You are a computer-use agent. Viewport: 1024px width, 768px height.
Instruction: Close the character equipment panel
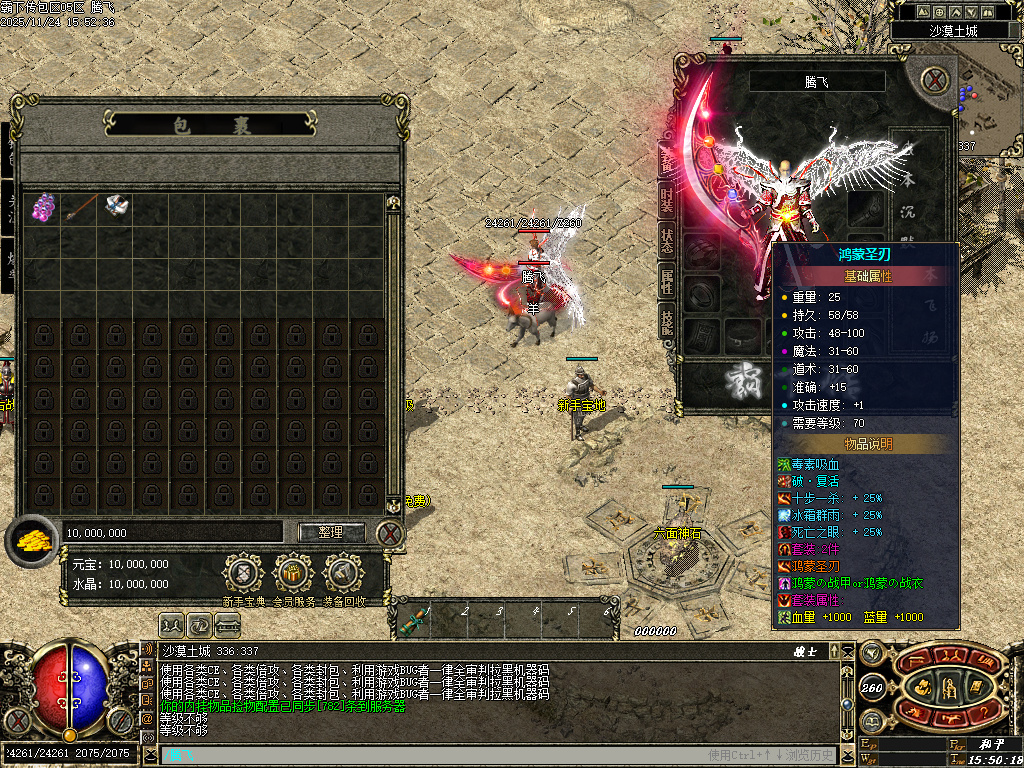[934, 80]
